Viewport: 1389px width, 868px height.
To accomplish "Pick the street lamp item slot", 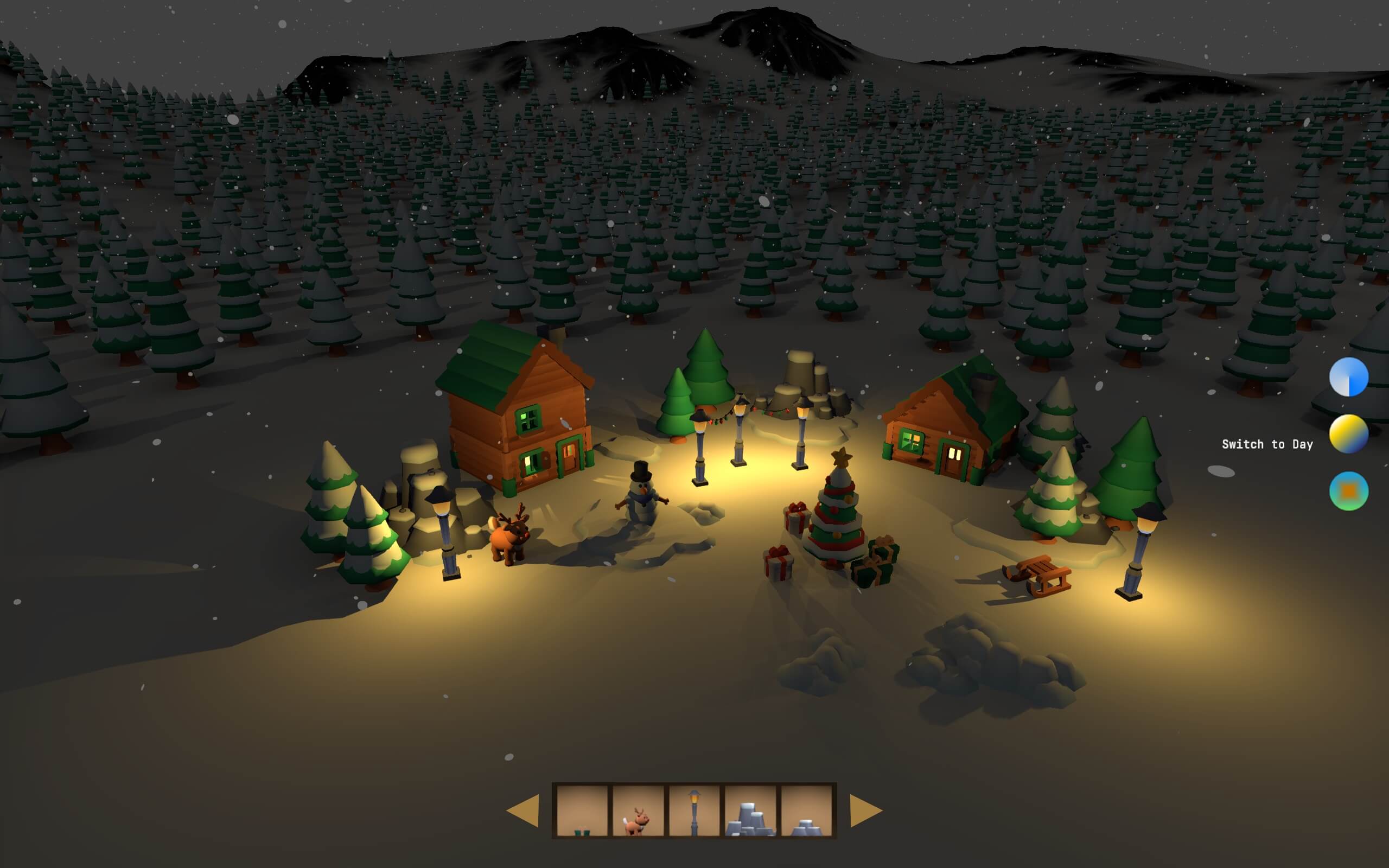I will (694, 810).
